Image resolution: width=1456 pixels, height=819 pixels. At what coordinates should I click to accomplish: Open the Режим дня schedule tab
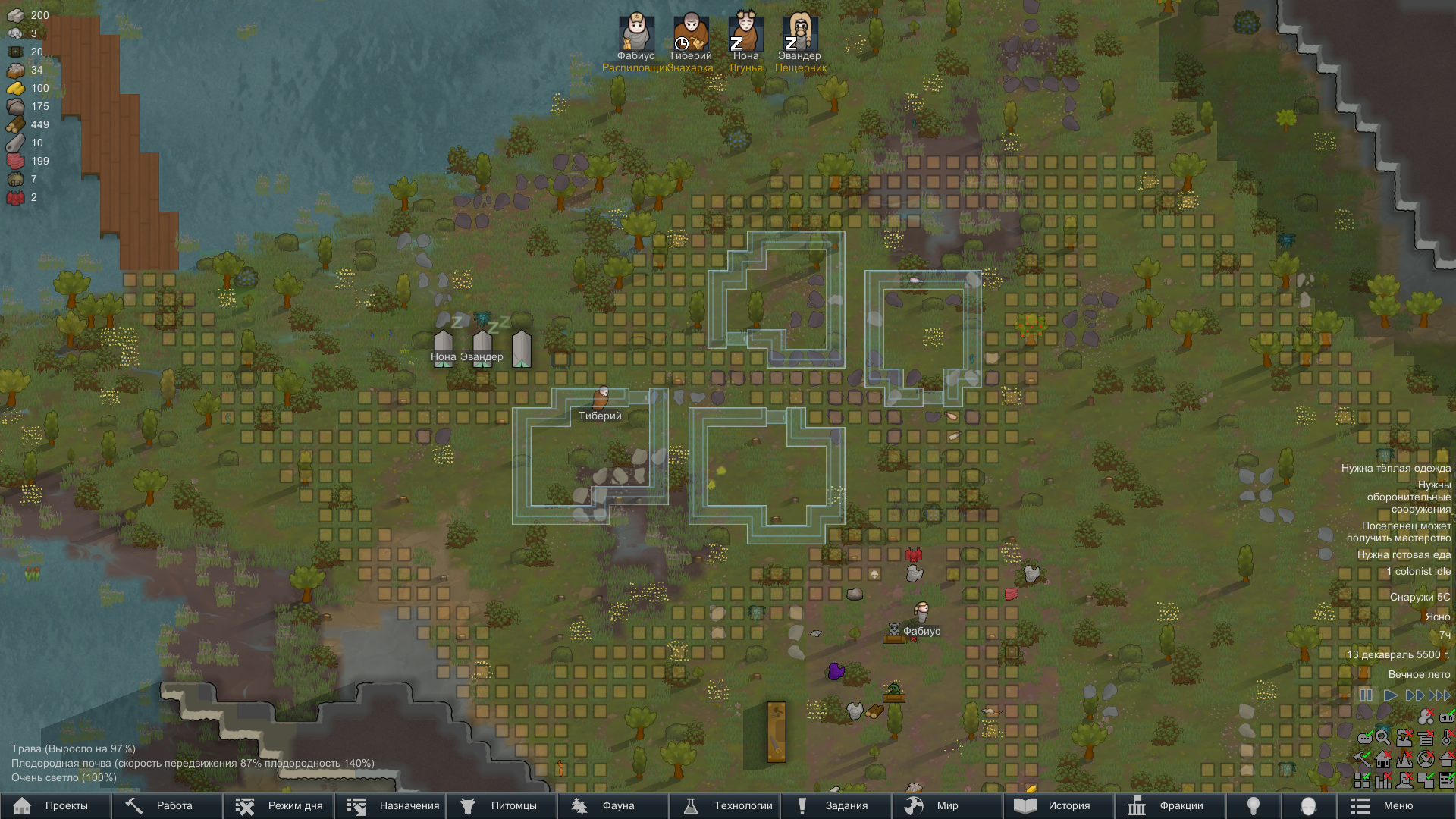(x=278, y=805)
